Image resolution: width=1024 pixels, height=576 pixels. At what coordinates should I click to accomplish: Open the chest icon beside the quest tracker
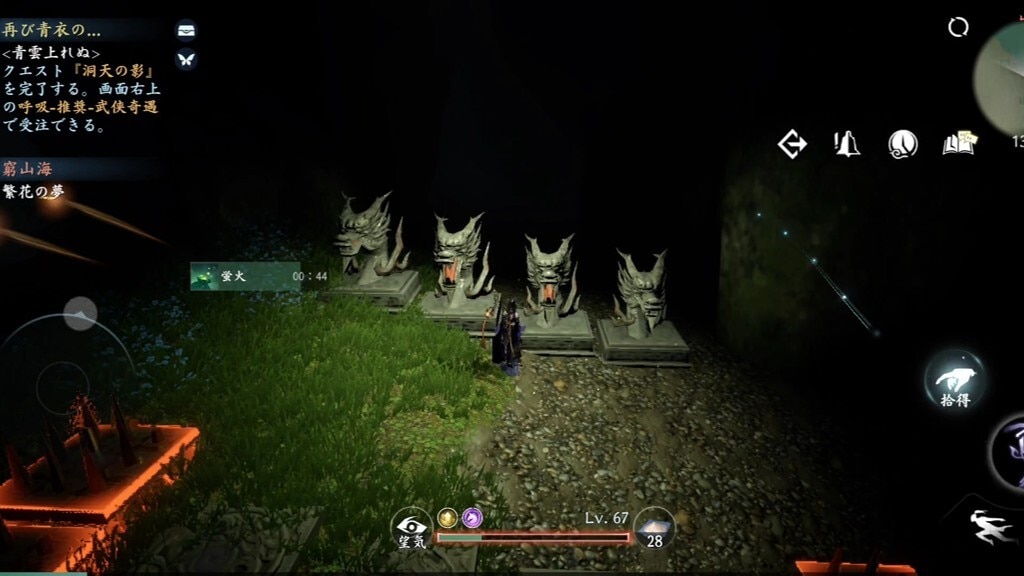[186, 30]
